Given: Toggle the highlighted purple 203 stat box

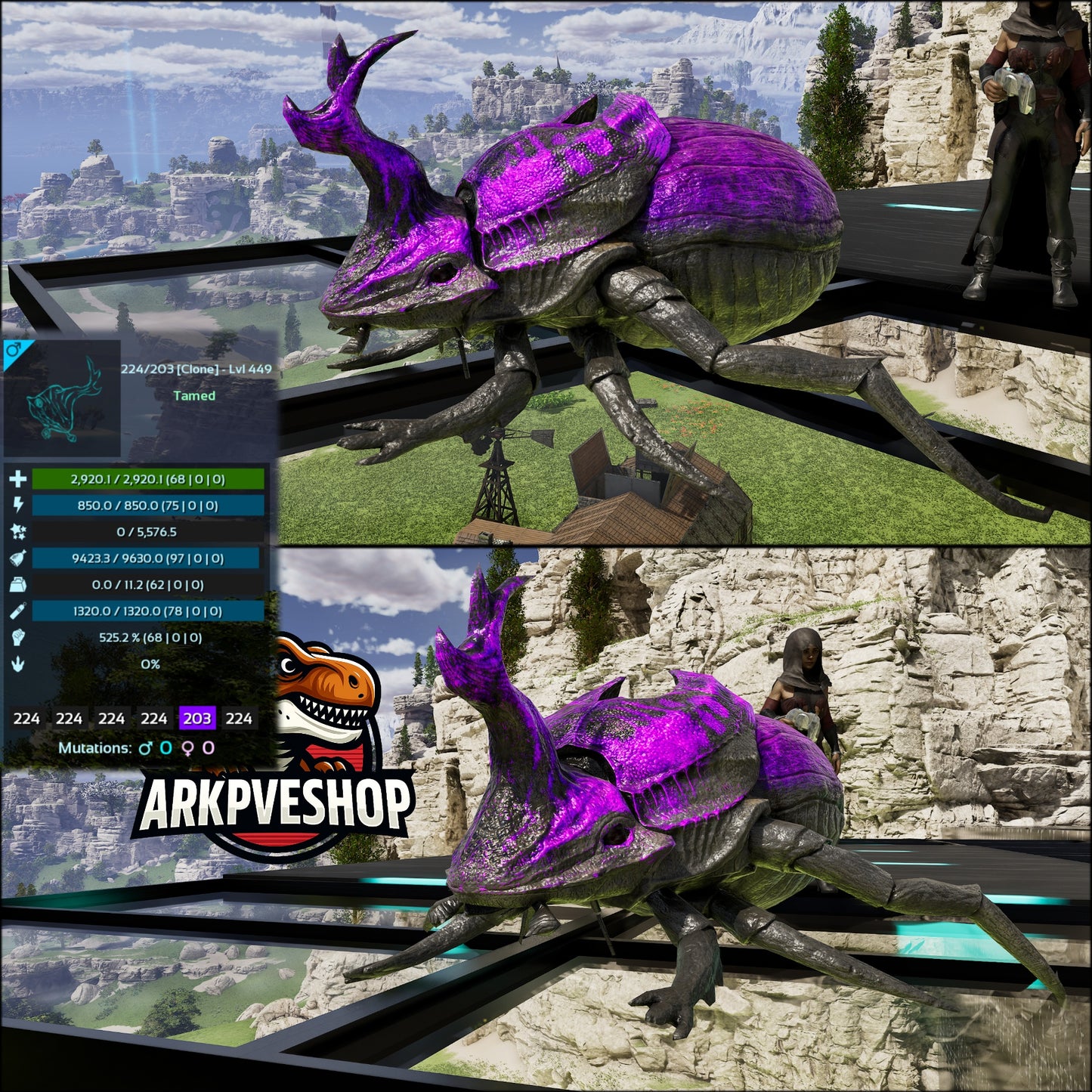Looking at the screenshot, I should (196, 719).
